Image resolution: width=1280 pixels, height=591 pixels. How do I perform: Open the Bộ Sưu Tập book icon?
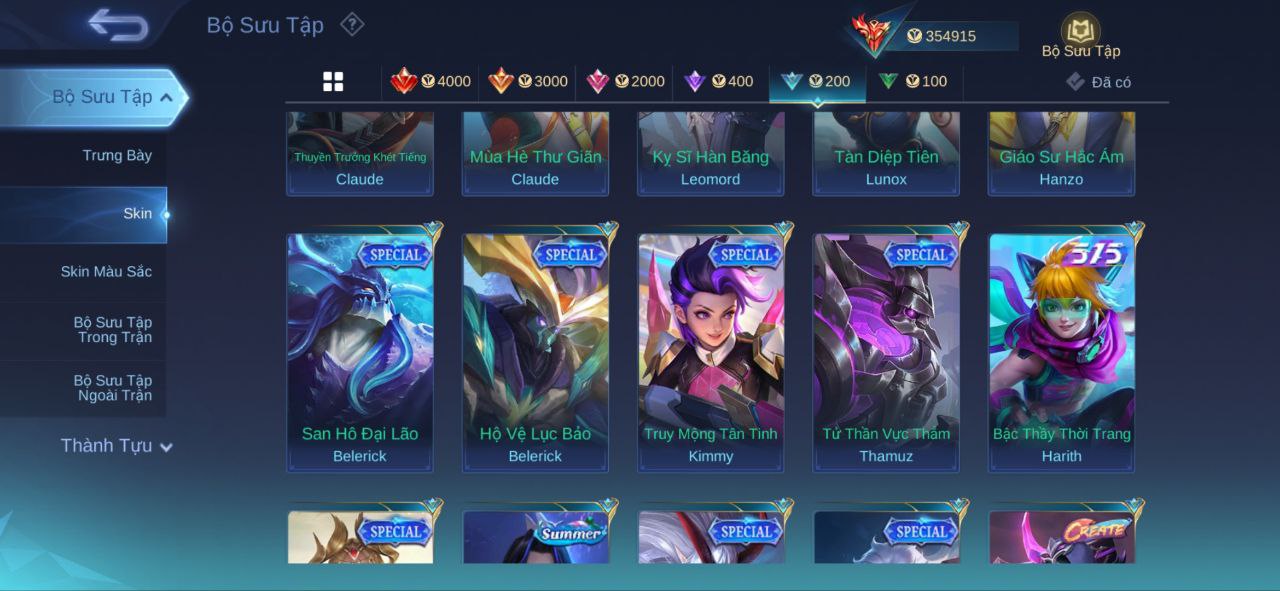(1080, 33)
